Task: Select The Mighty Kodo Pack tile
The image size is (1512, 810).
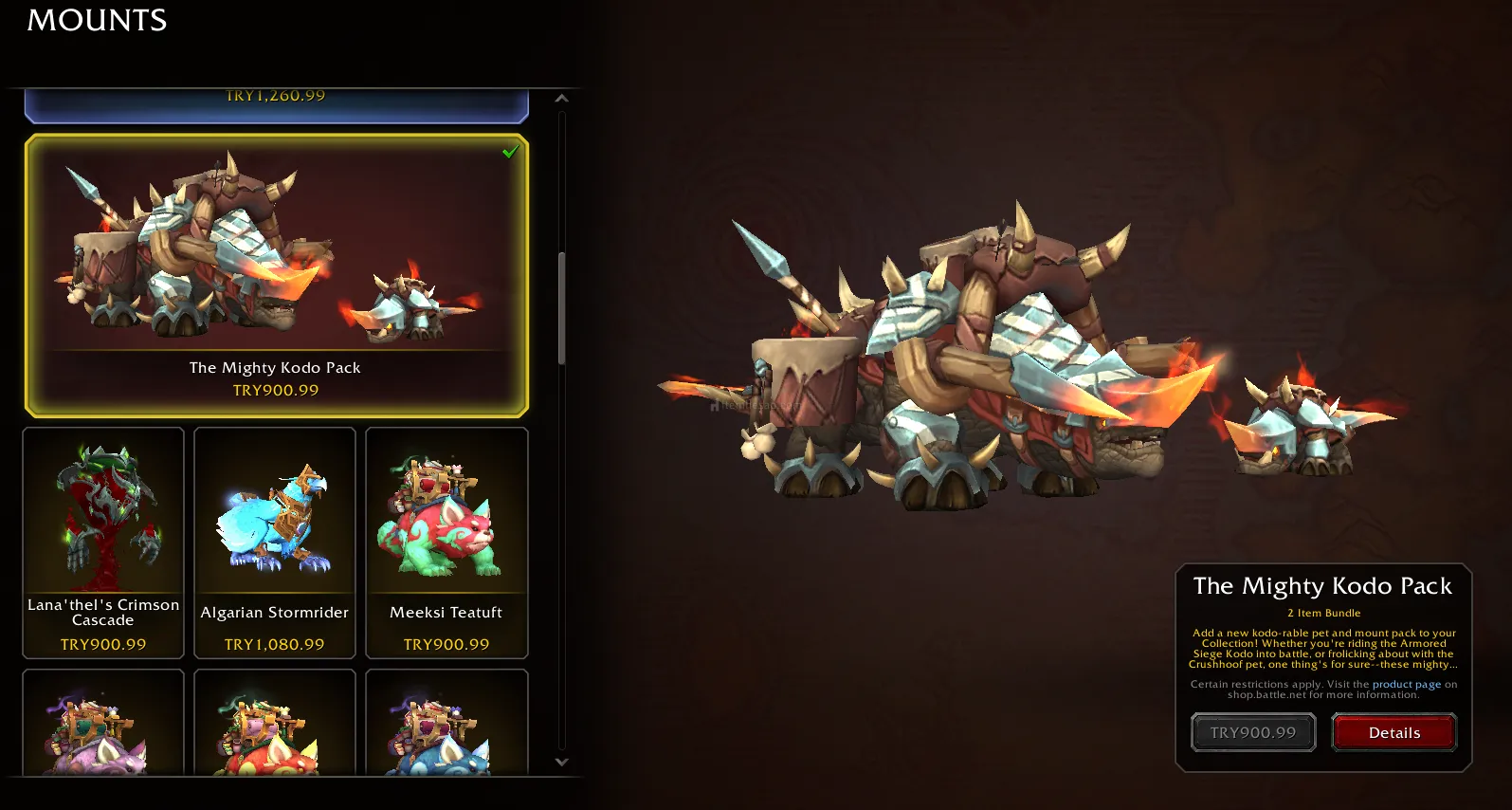Action: 276,275
